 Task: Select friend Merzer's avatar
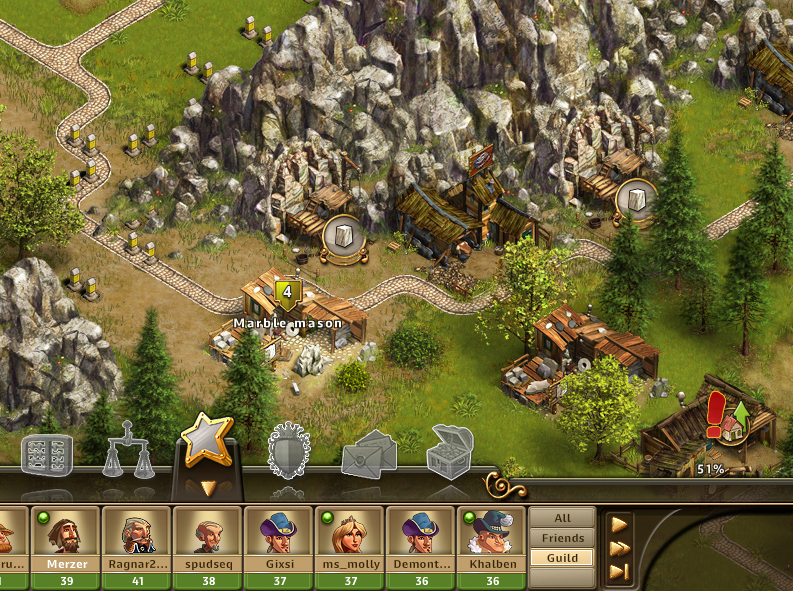pyautogui.click(x=65, y=533)
